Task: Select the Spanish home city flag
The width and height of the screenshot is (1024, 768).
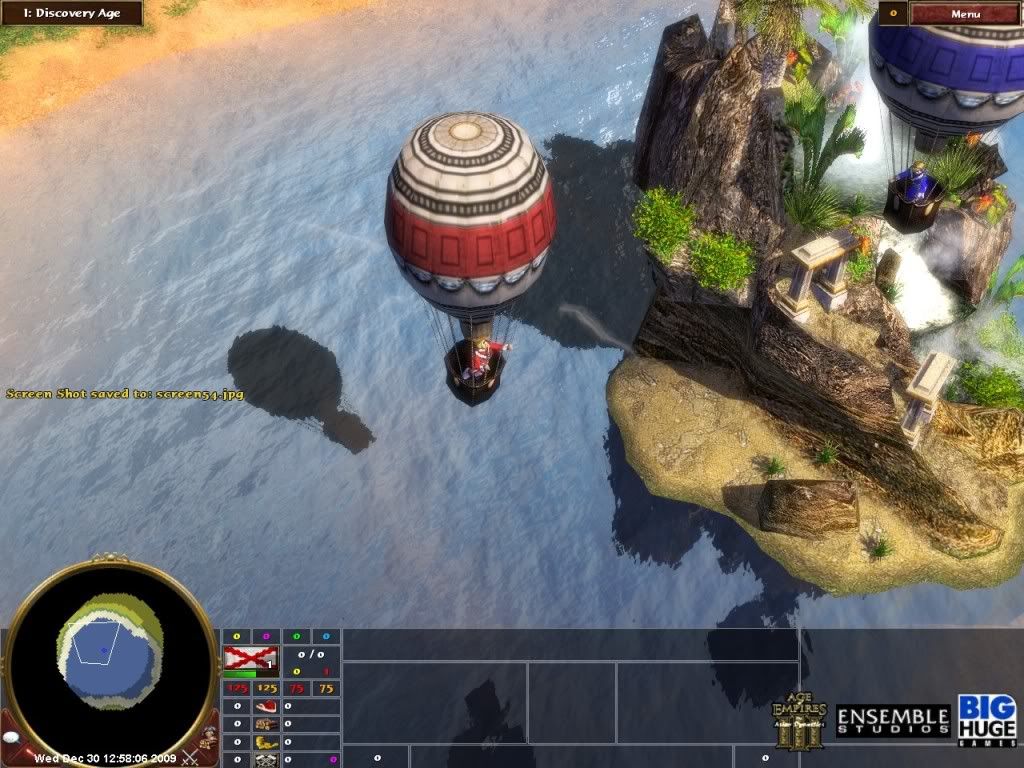Action: [x=250, y=658]
